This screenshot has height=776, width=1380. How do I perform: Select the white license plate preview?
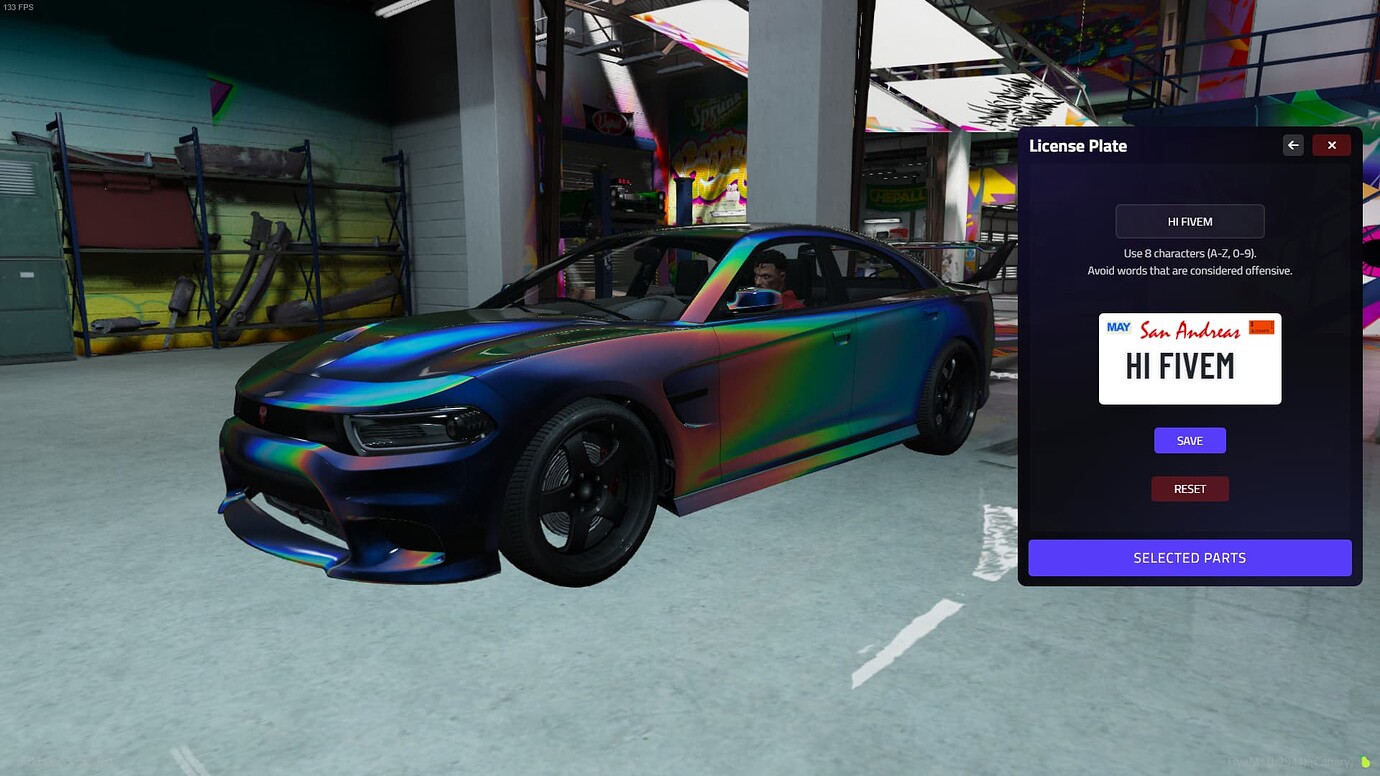[1189, 358]
